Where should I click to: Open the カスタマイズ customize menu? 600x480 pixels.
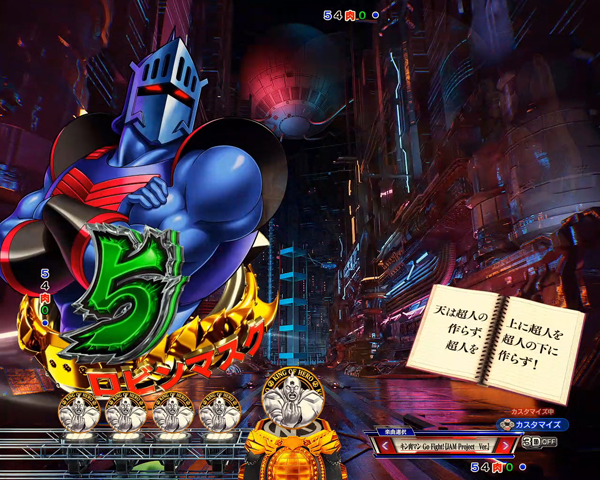point(533,424)
